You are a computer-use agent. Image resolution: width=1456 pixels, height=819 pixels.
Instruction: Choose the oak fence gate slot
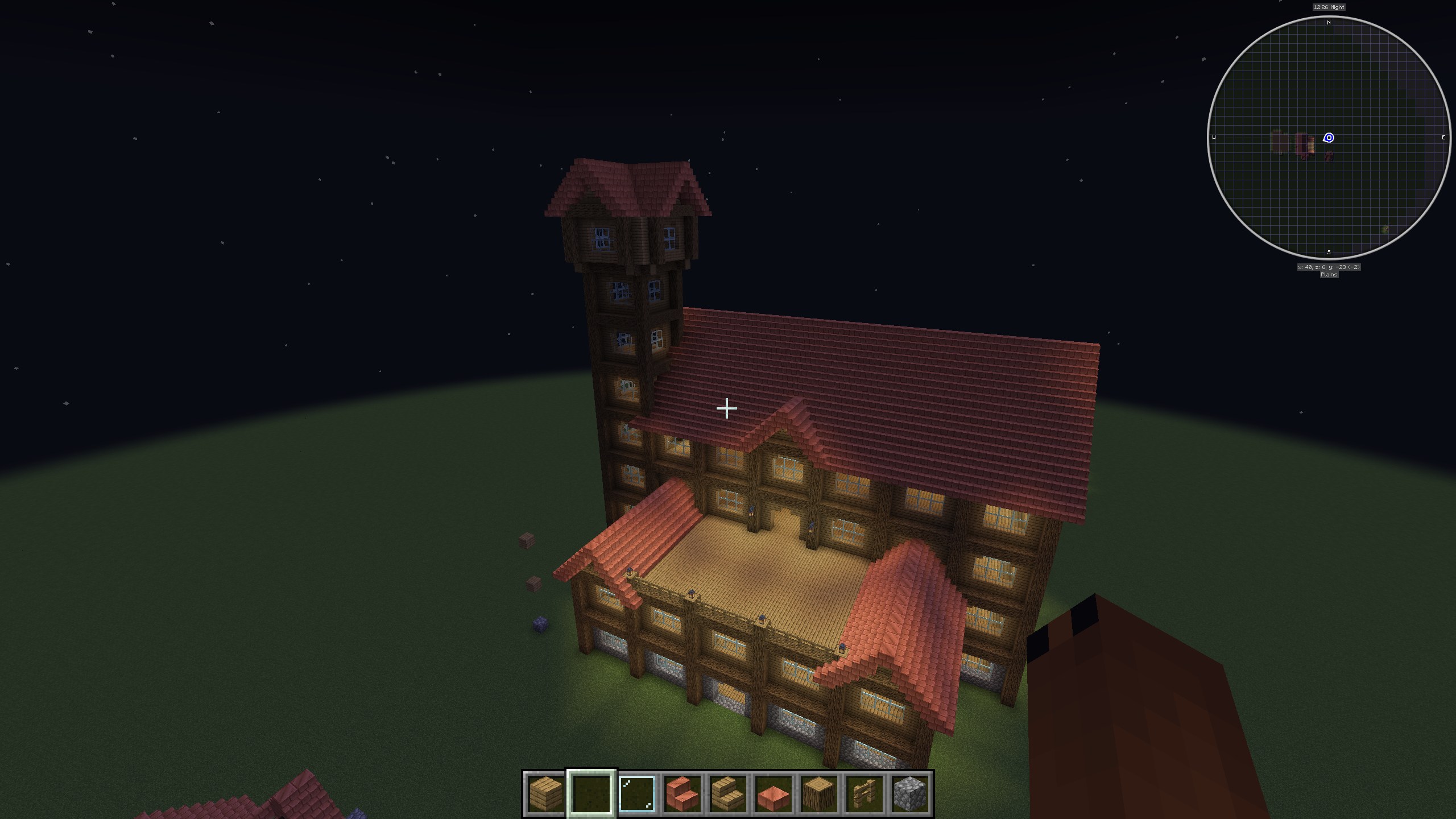tap(864, 793)
